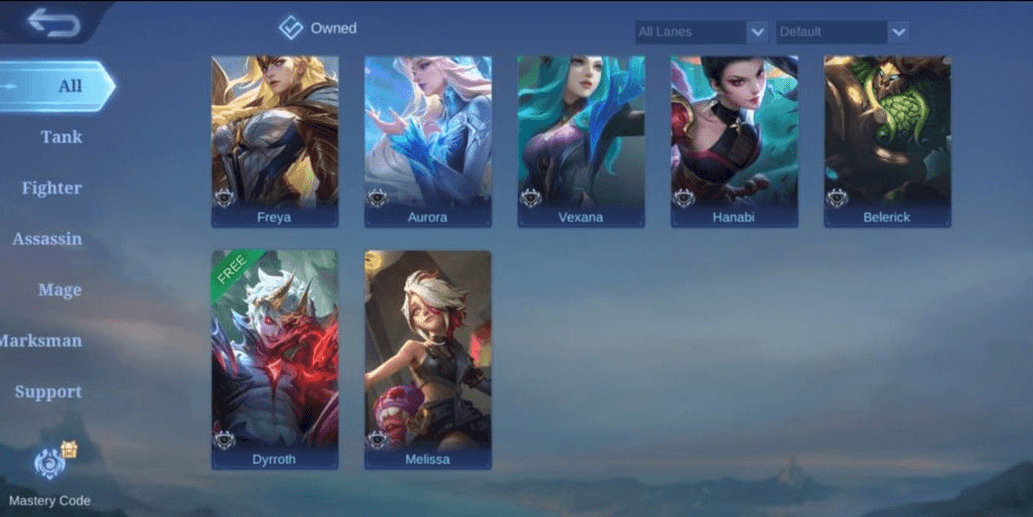Open the Mastery Code icon
1033x517 pixels.
pyautogui.click(x=50, y=464)
